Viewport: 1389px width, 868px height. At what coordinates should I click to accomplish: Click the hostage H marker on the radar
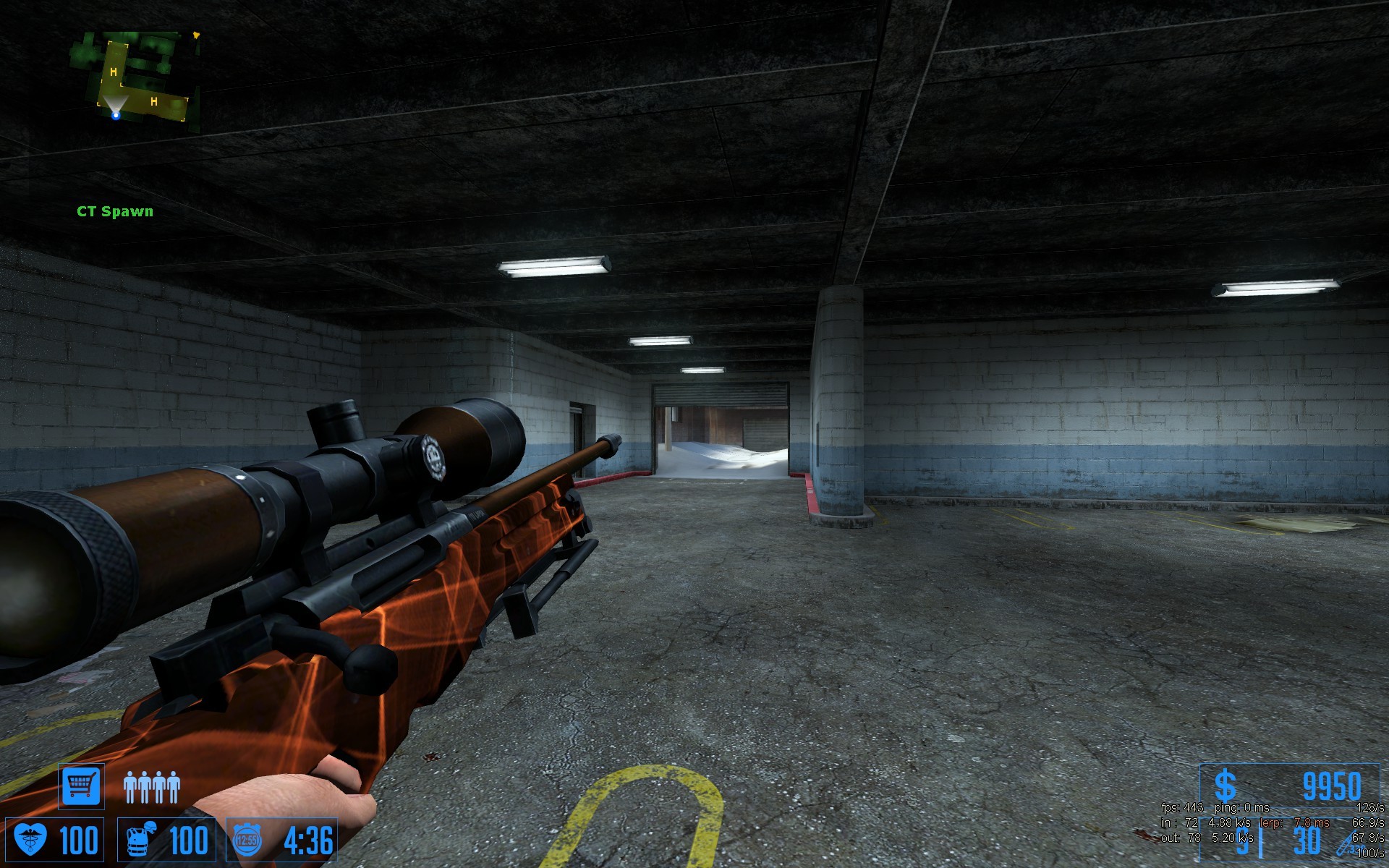click(x=112, y=72)
